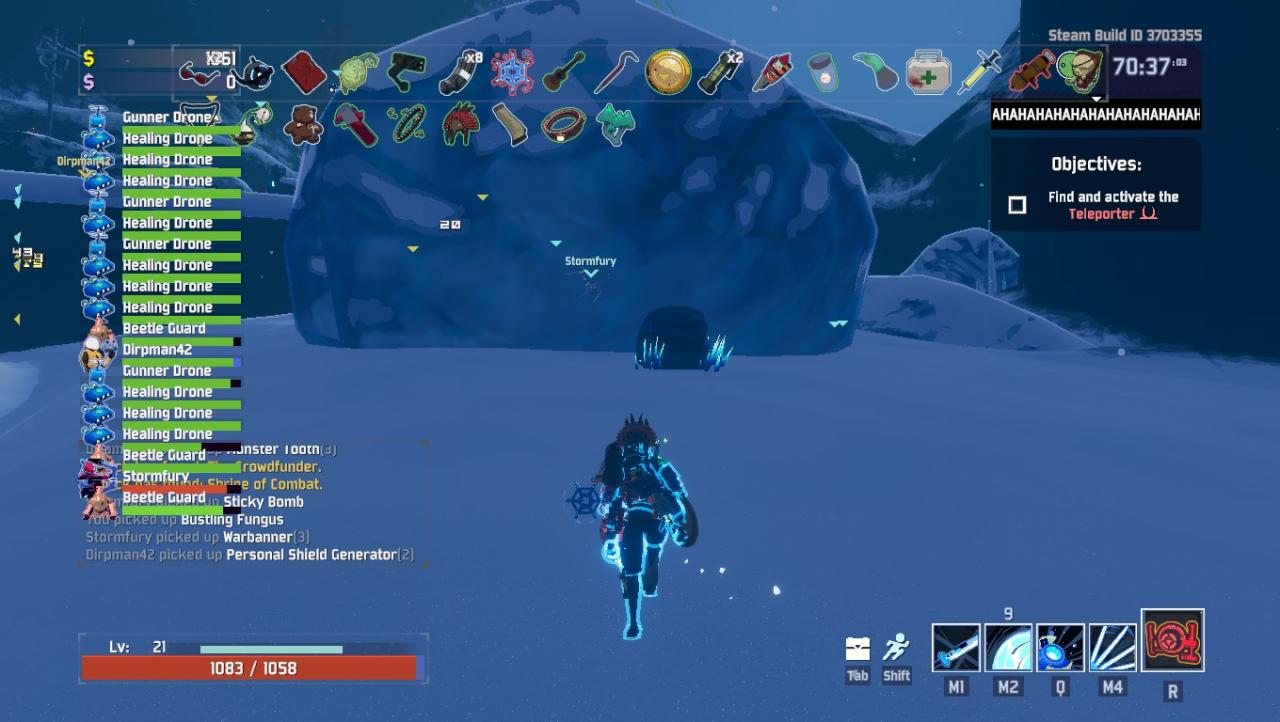Select the Lens-Maker's Glasses item icon
This screenshot has width=1280, height=722.
click(x=199, y=73)
